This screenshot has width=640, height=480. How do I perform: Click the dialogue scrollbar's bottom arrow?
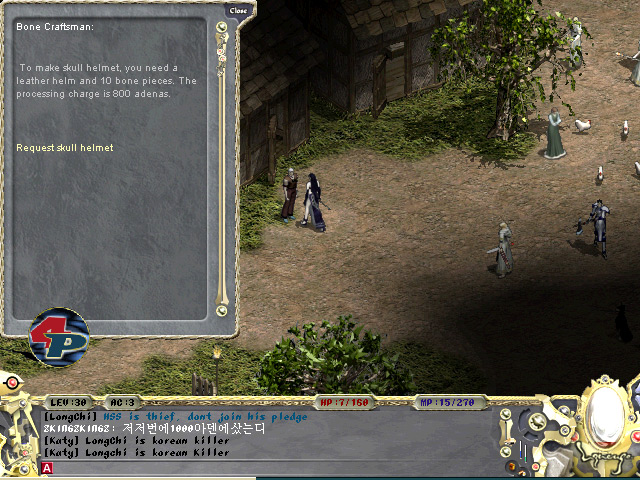tap(221, 311)
